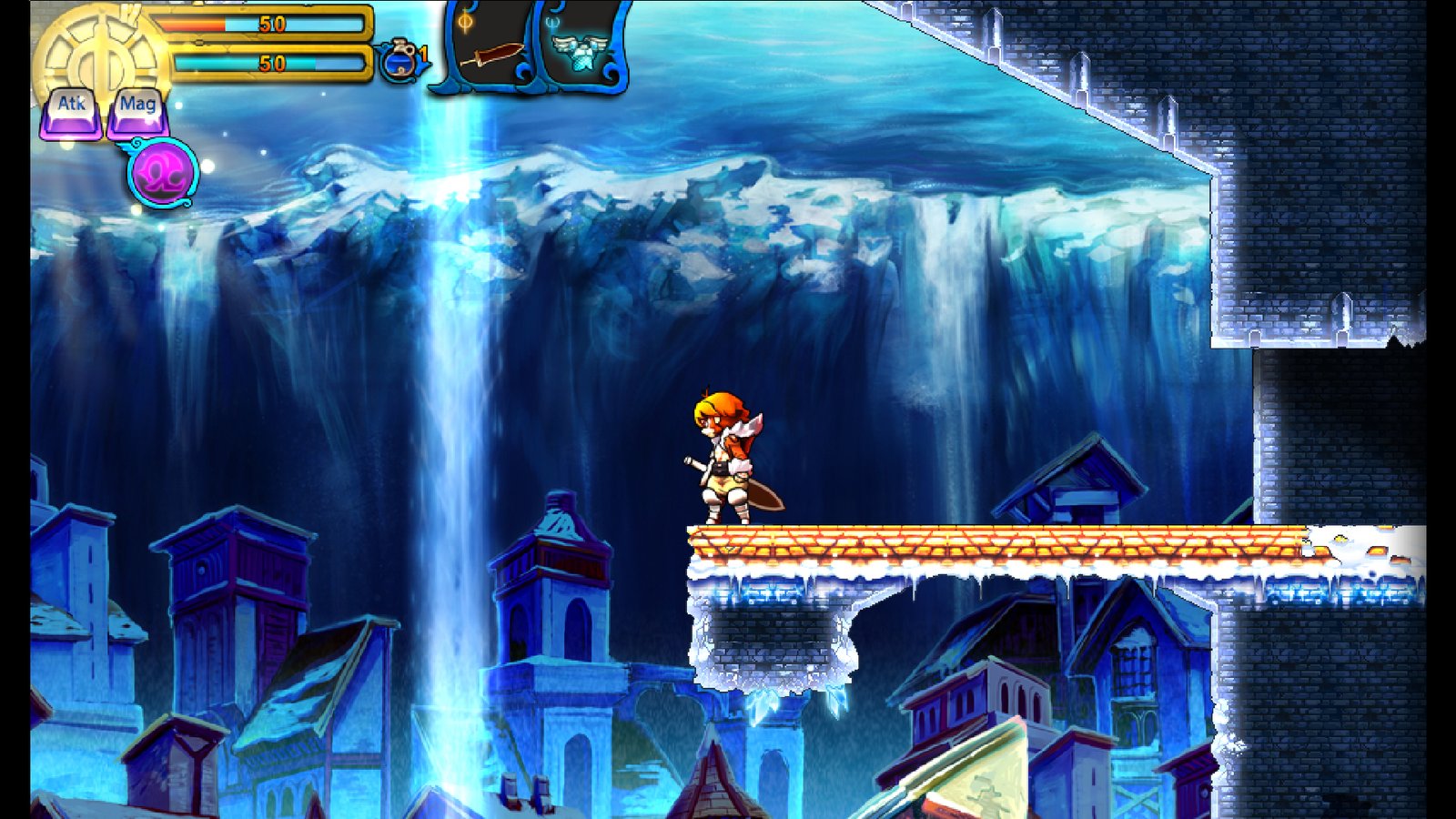Toggle the potion counter showing 1
1456x819 pixels.
(x=422, y=56)
